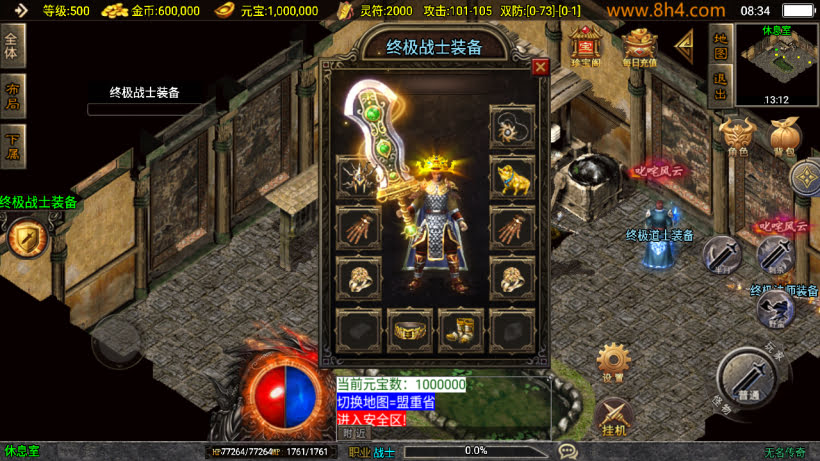Click the golden shield icon
The image size is (820, 461).
(24, 238)
